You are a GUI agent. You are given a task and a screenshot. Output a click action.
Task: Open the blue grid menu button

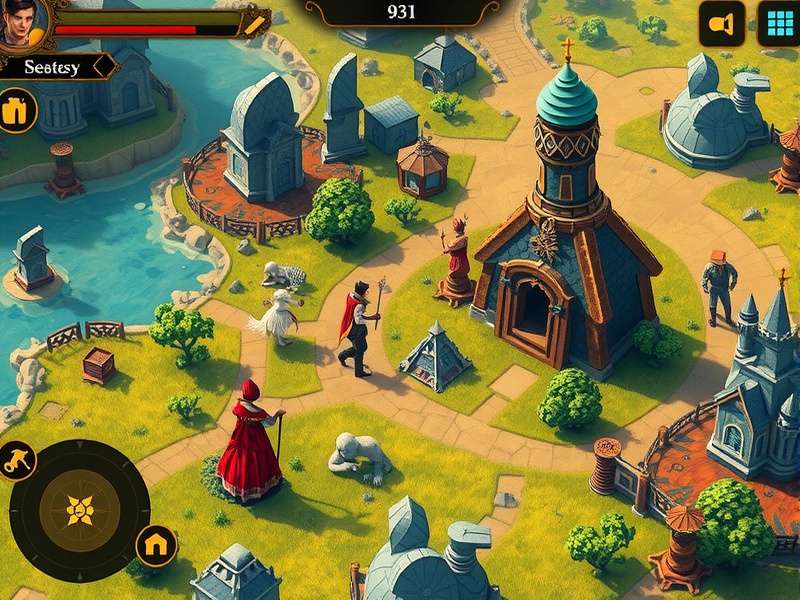(x=778, y=23)
